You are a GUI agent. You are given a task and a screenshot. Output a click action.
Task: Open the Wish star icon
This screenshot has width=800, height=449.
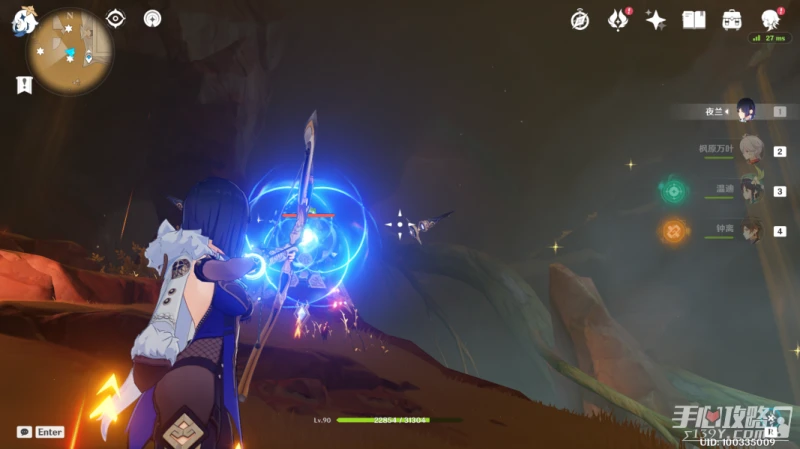pos(656,20)
